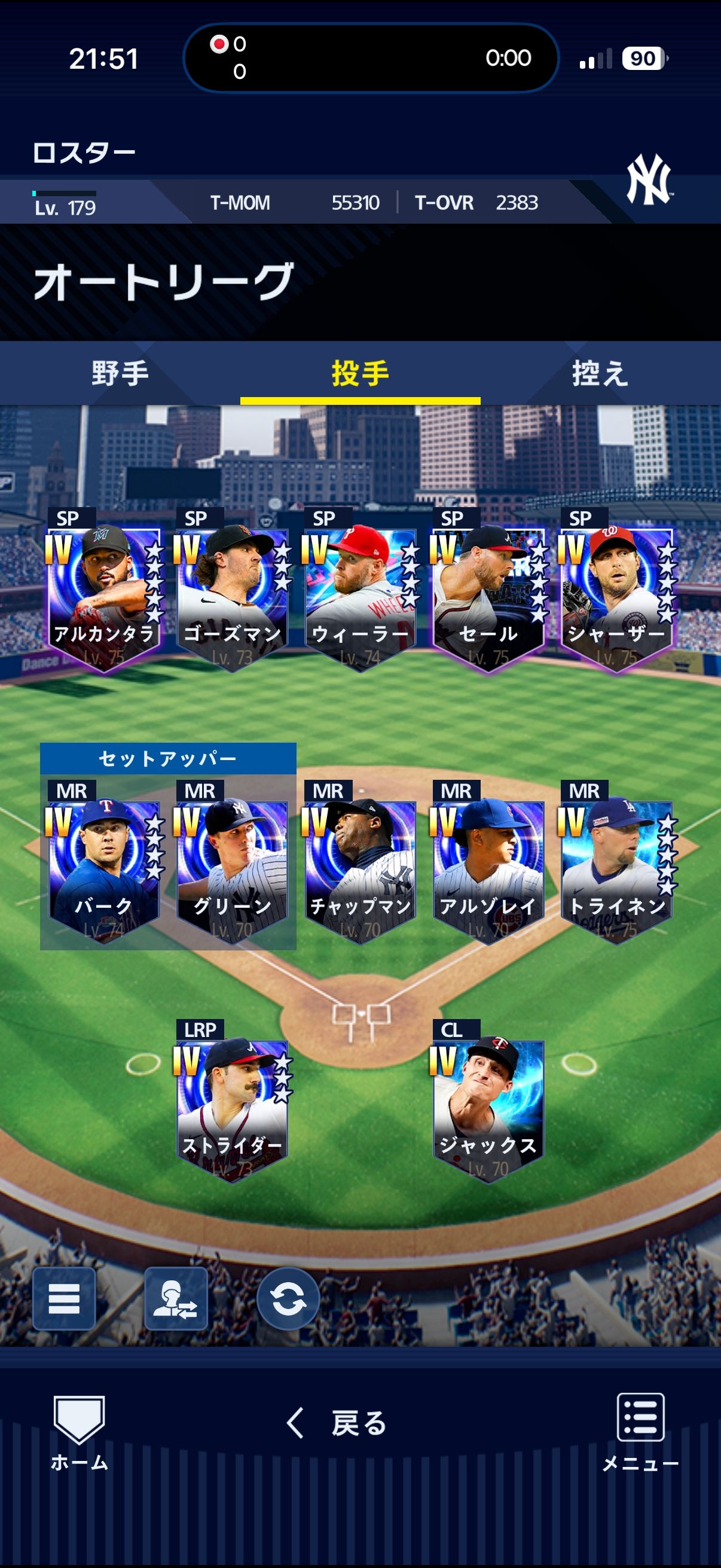Select the 投手 tab
721x1568 pixels.
pyautogui.click(x=360, y=373)
